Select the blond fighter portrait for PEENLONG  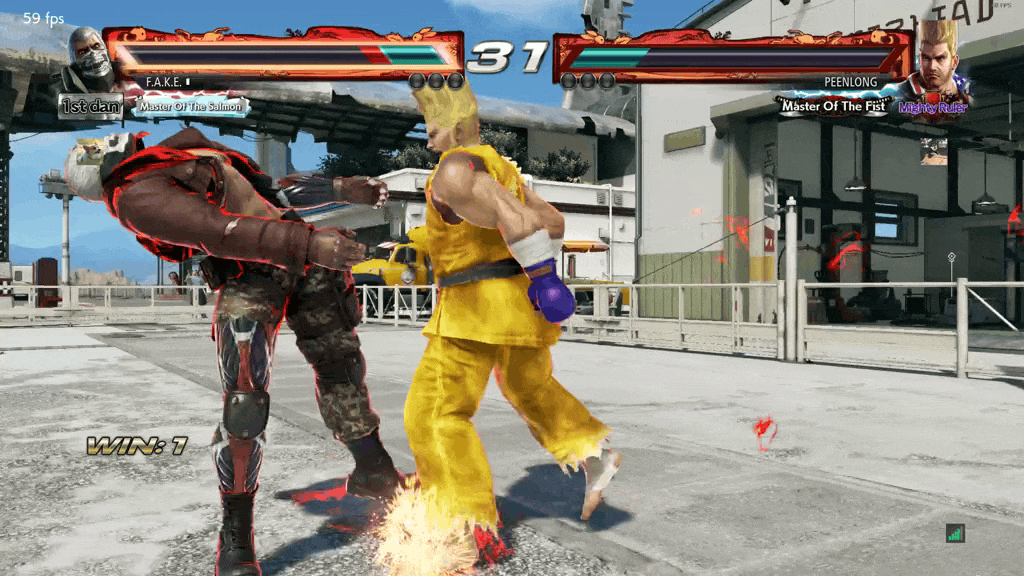pyautogui.click(x=937, y=58)
